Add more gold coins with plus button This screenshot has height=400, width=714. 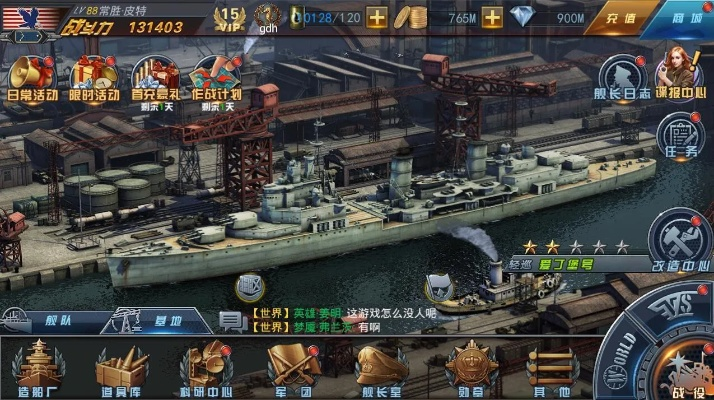[x=492, y=18]
